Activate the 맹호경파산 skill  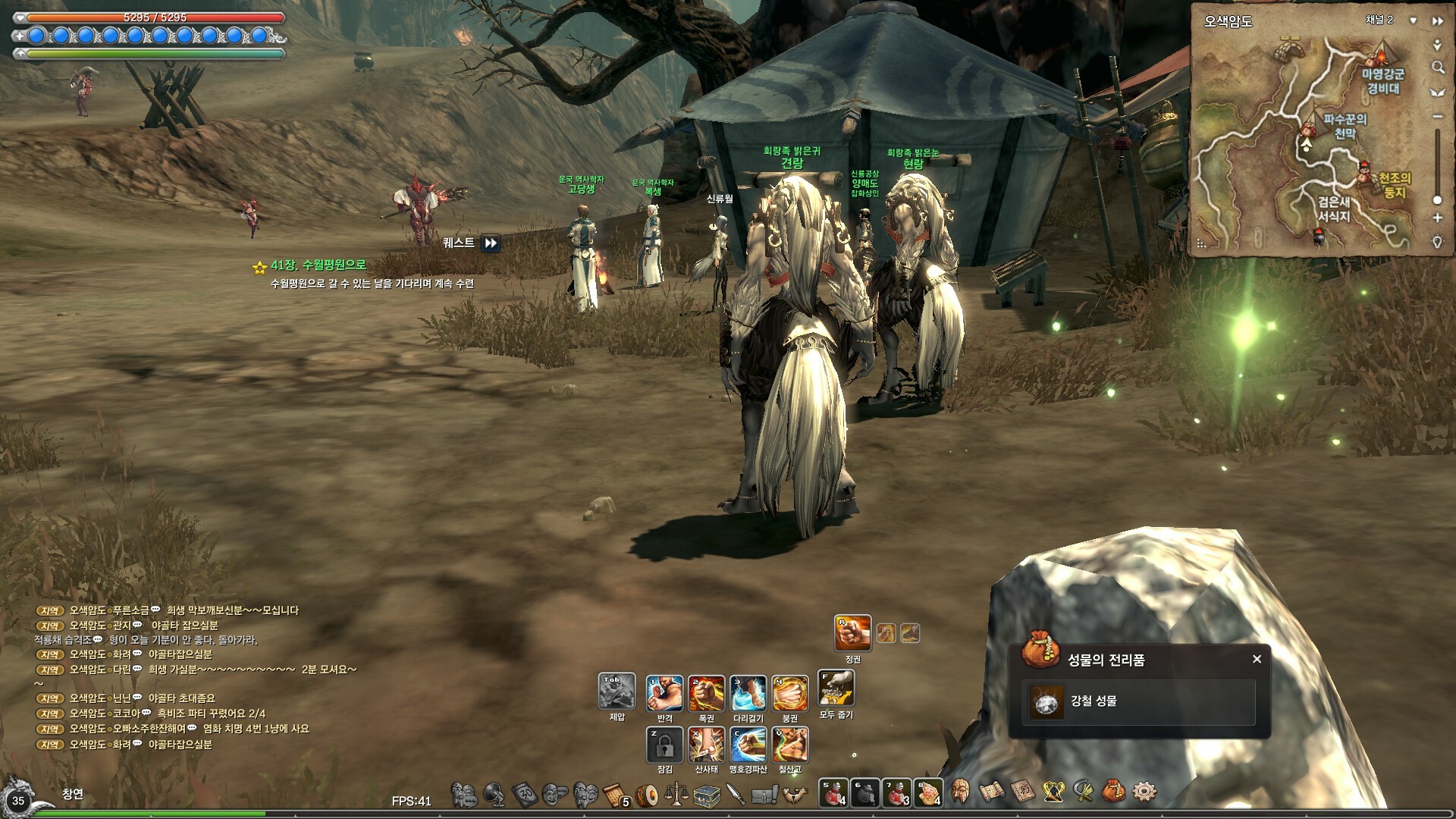tap(748, 745)
